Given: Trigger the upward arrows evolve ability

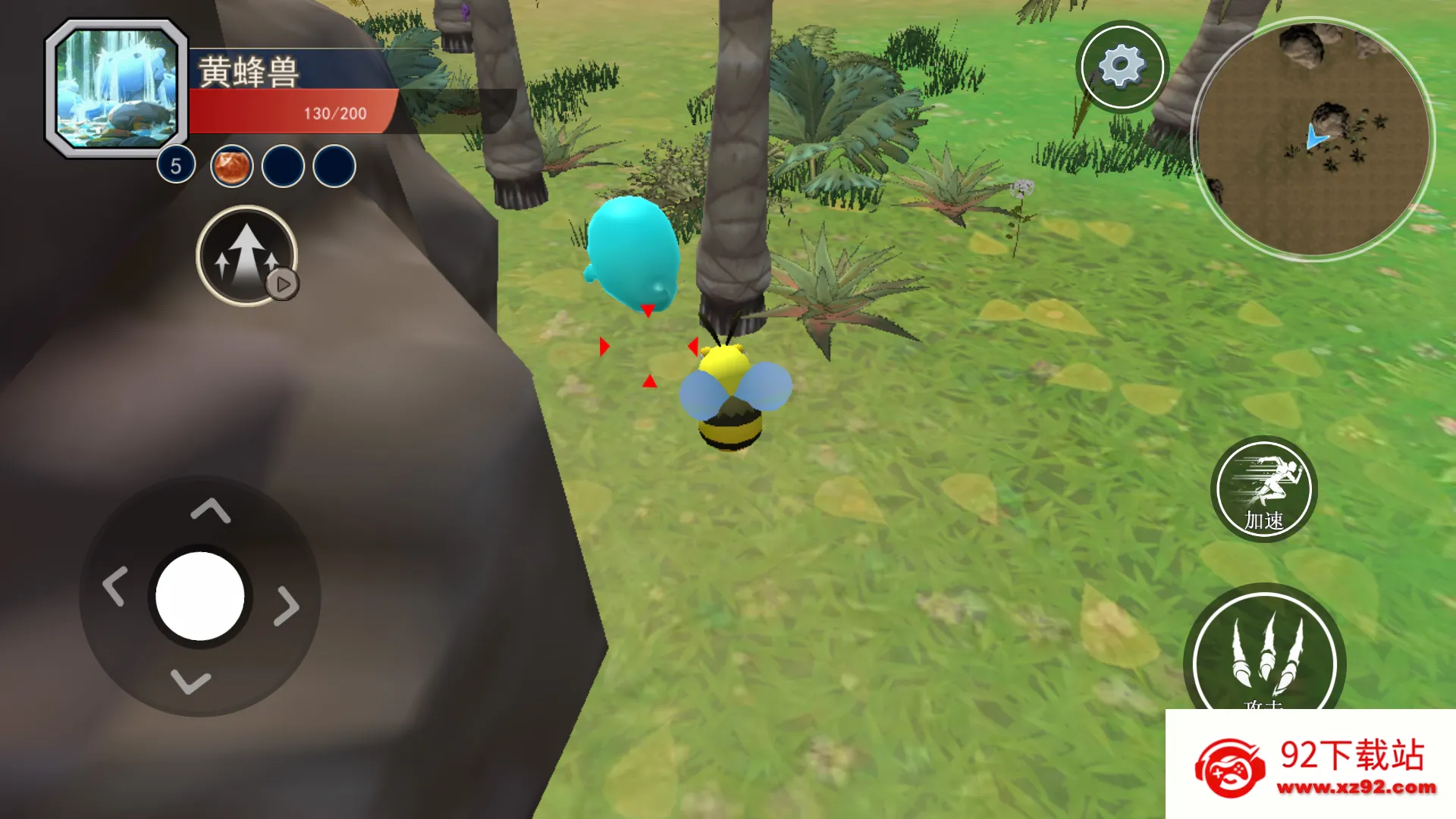Looking at the screenshot, I should coord(246,256).
